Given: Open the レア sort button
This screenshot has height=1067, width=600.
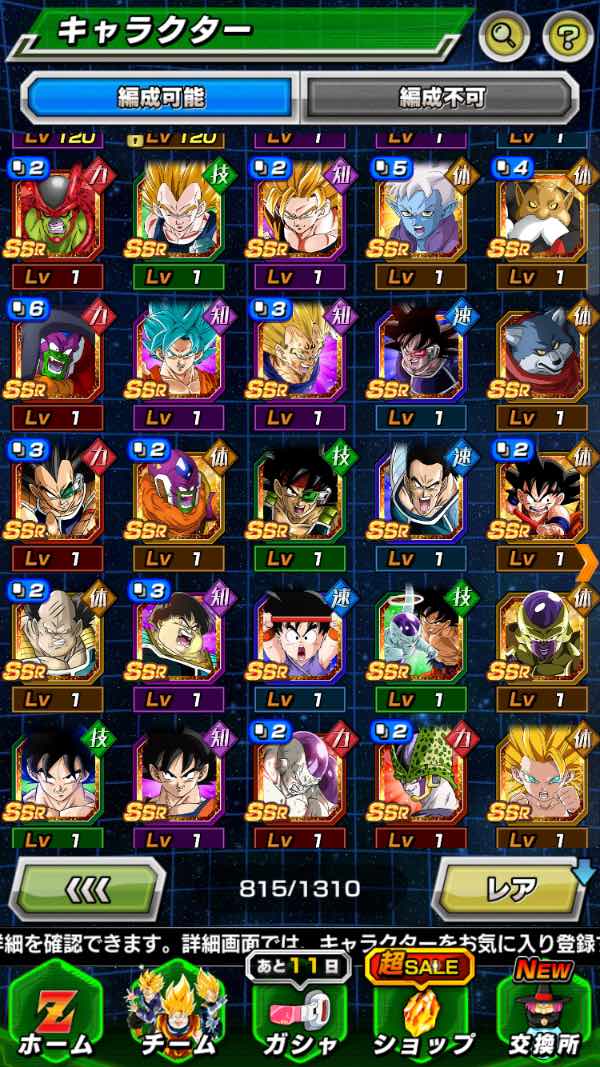Looking at the screenshot, I should point(509,889).
